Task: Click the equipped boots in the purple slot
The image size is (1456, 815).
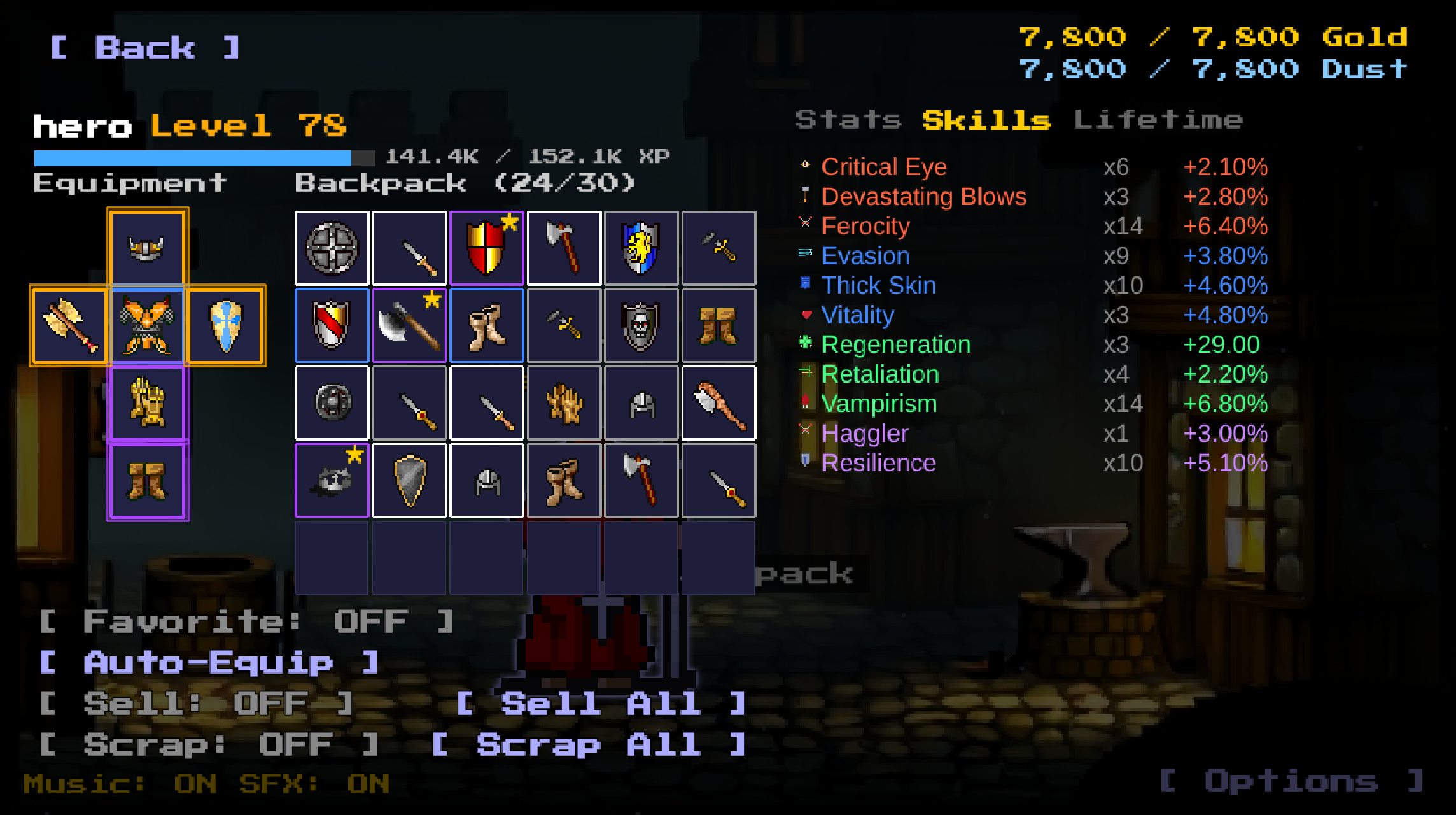Action: point(147,481)
